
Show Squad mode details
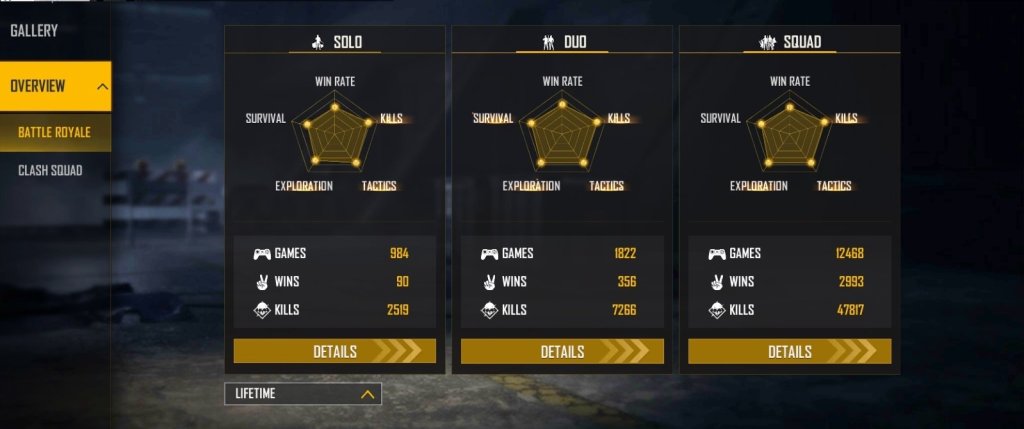tap(789, 351)
